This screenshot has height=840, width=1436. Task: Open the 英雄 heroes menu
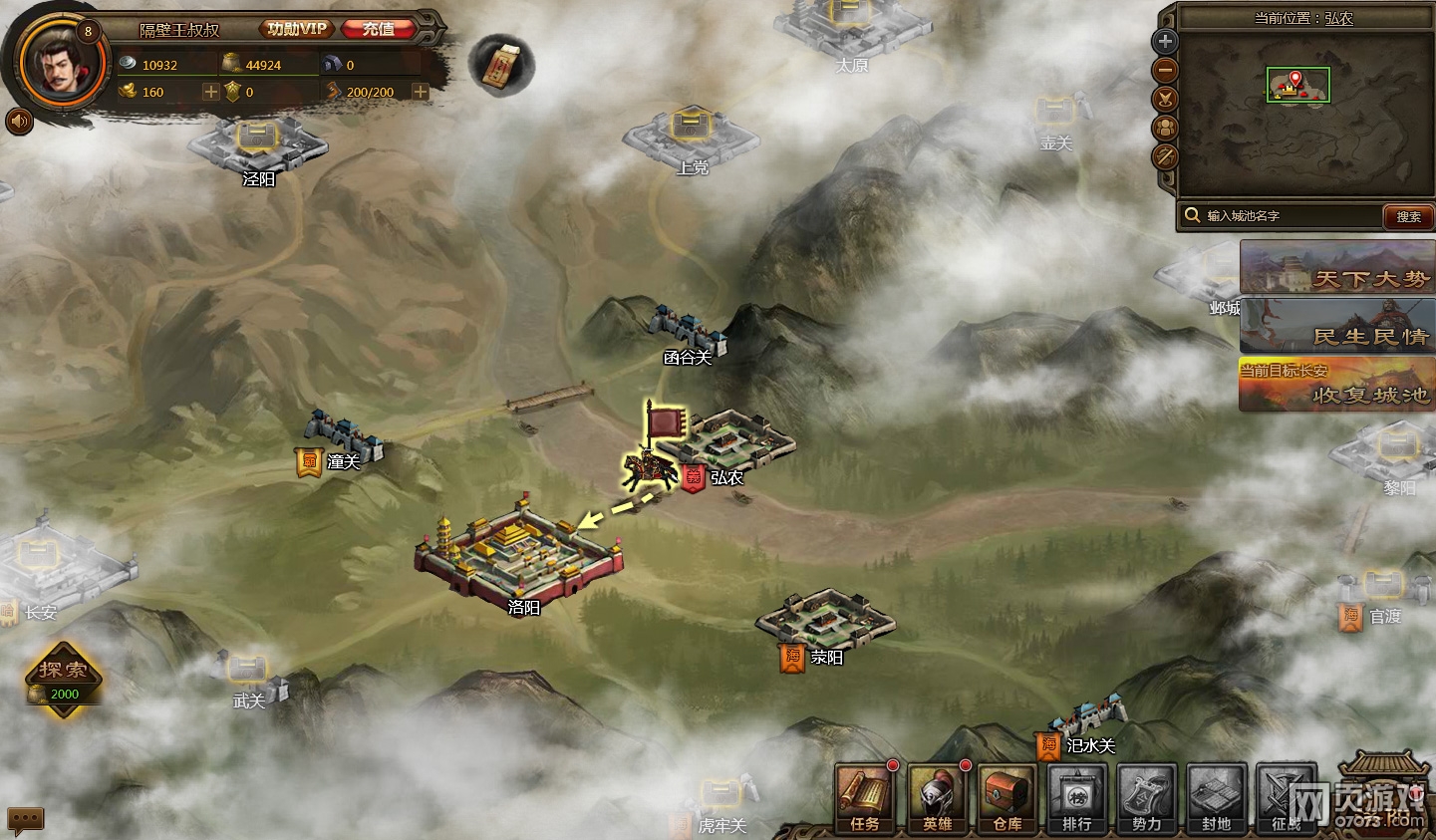point(937,798)
